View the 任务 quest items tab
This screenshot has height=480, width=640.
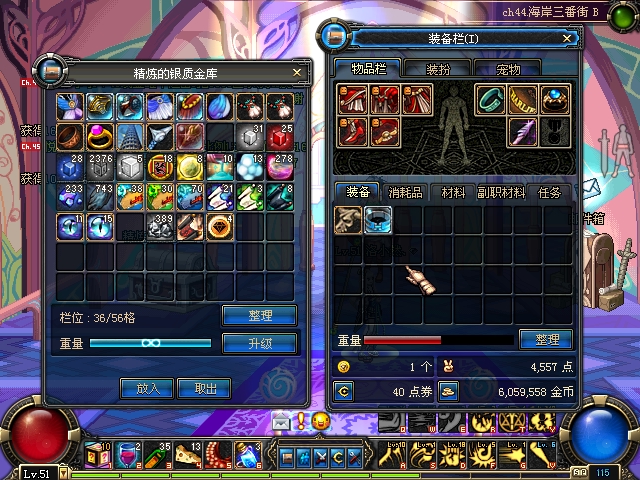[550, 192]
